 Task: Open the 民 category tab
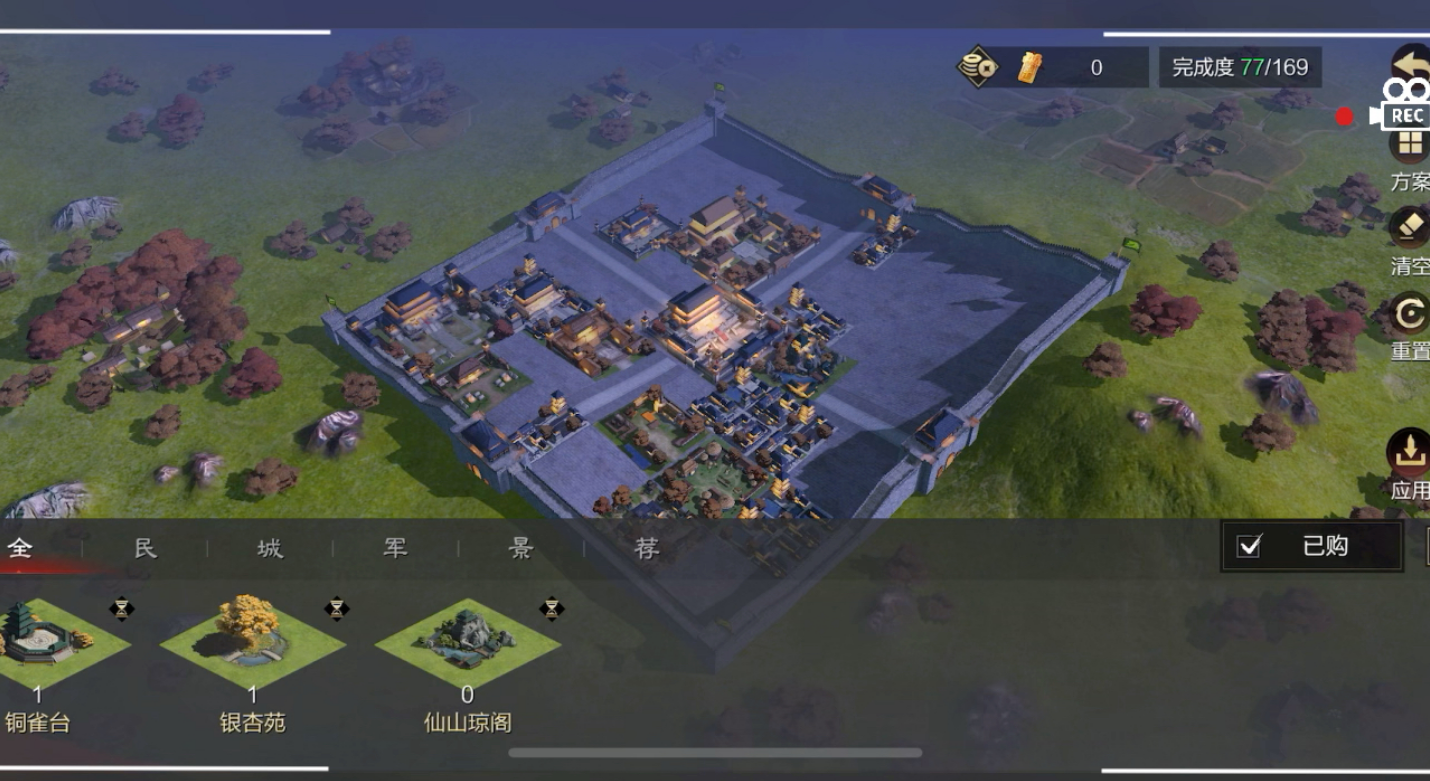pyautogui.click(x=146, y=548)
